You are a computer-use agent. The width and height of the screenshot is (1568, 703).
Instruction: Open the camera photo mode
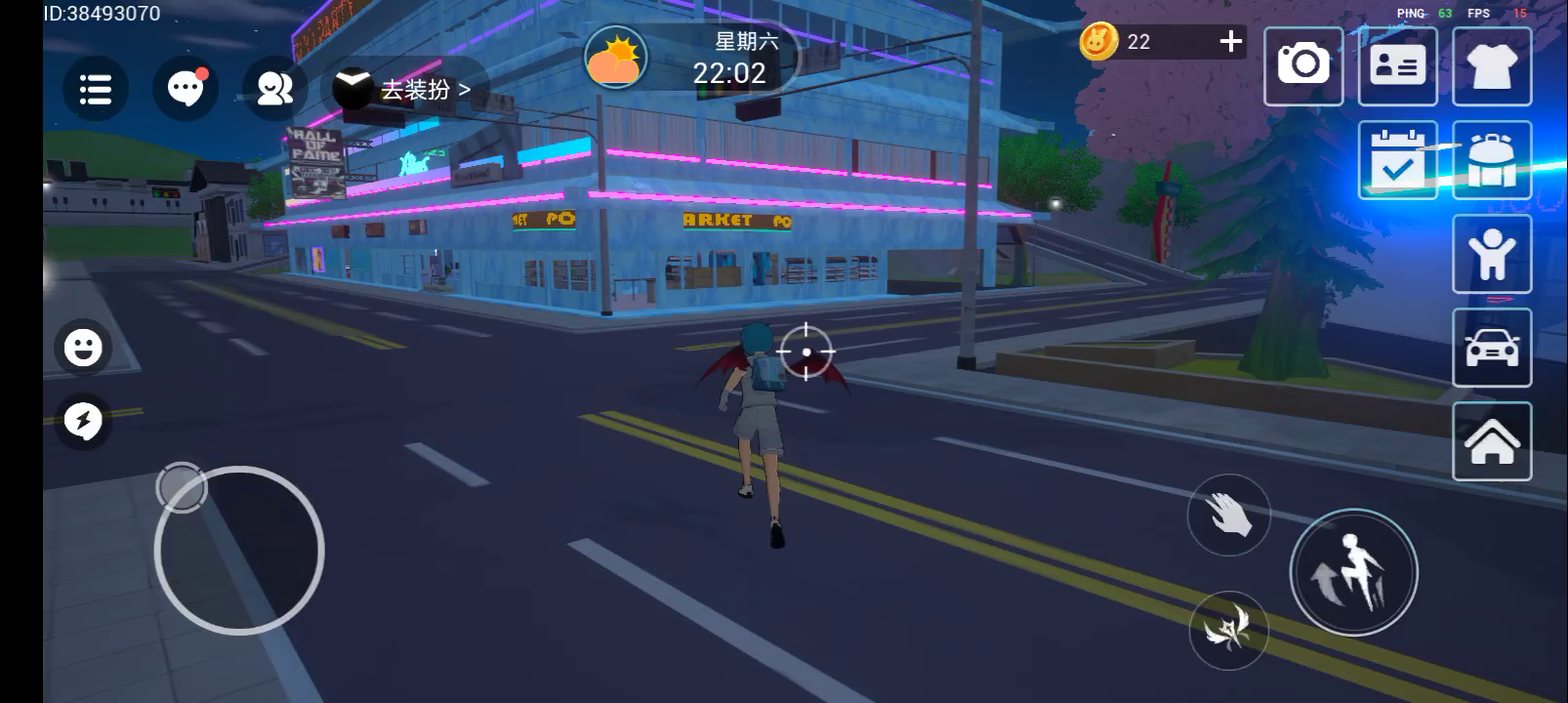coord(1302,66)
